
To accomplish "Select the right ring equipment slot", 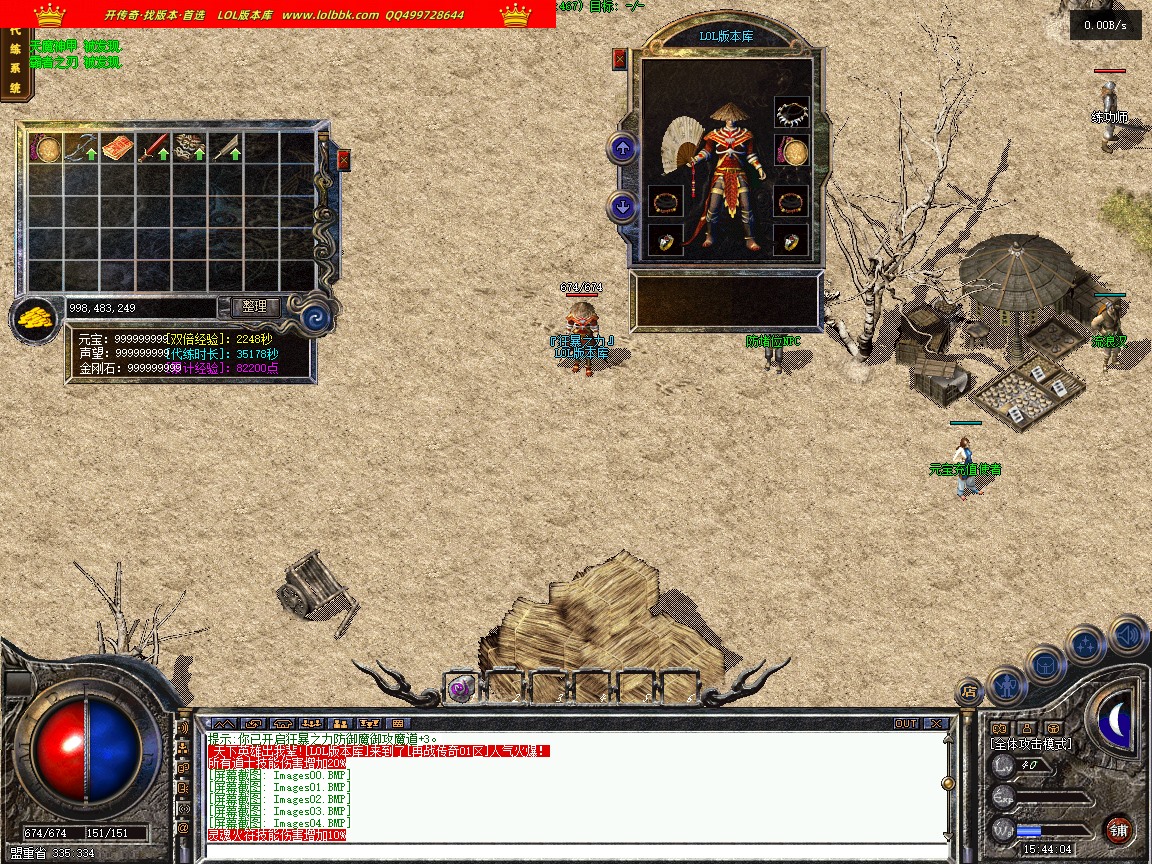I will tap(791, 241).
